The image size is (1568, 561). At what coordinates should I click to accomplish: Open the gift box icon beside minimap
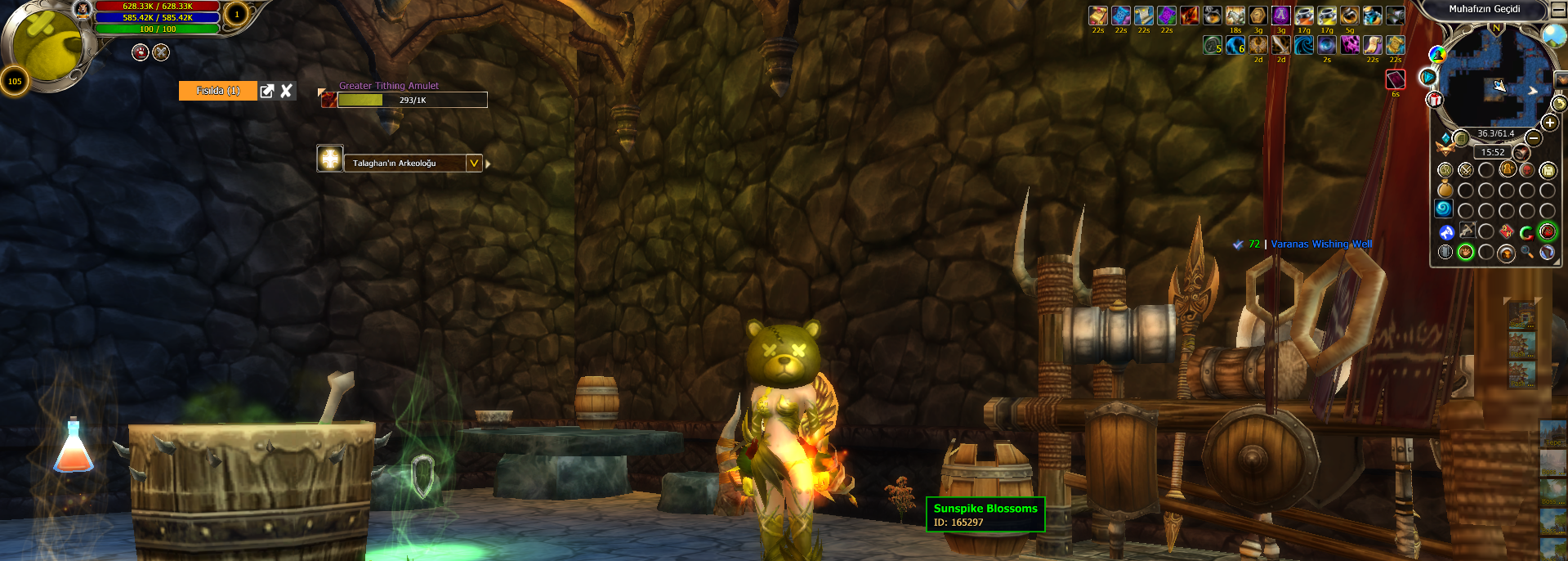pos(1435,100)
